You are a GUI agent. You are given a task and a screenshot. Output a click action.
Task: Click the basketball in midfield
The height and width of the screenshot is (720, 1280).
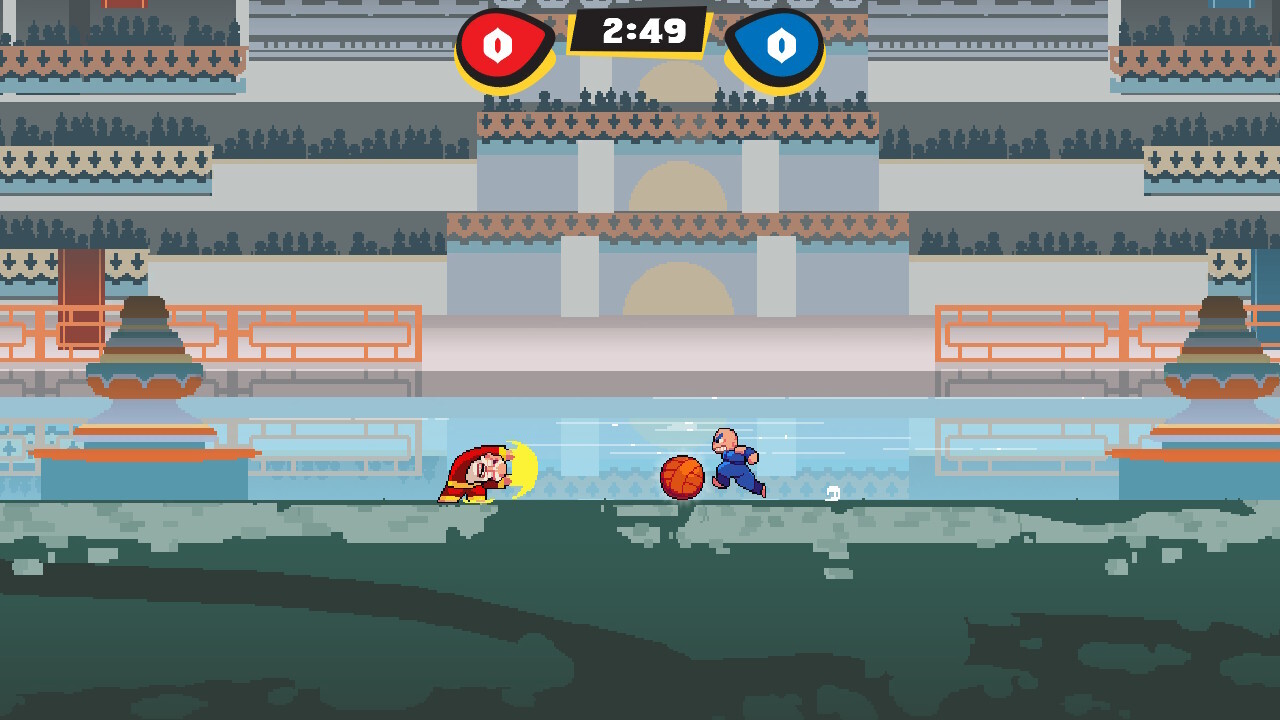680,478
